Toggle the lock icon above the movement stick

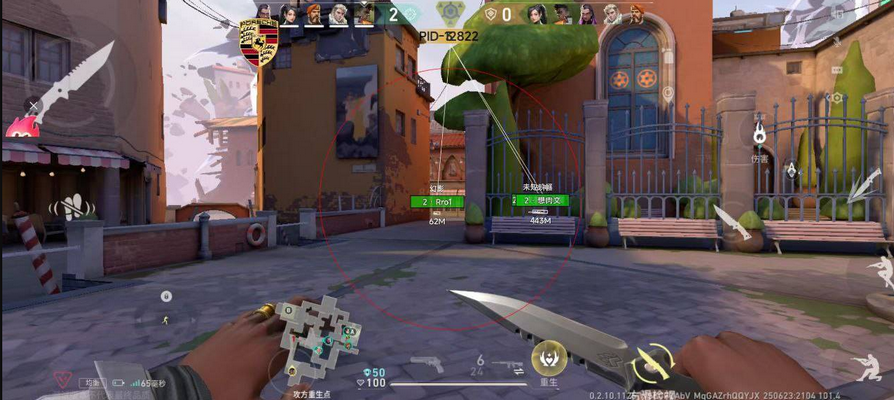click(x=167, y=296)
